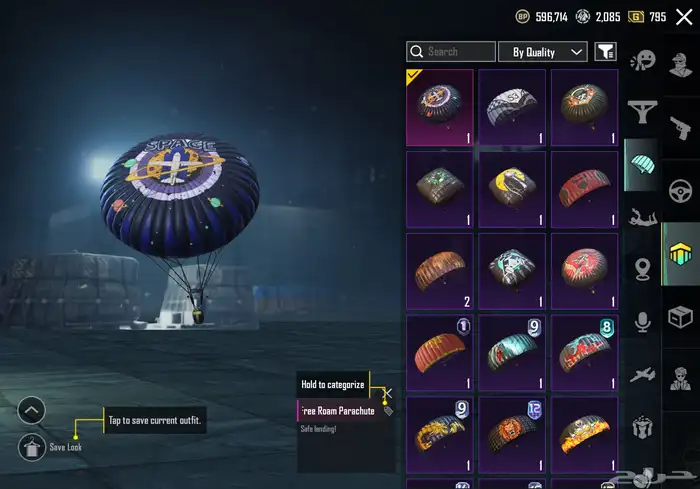Open the microphone voice pack tab
This screenshot has width=700, height=489.
point(642,321)
